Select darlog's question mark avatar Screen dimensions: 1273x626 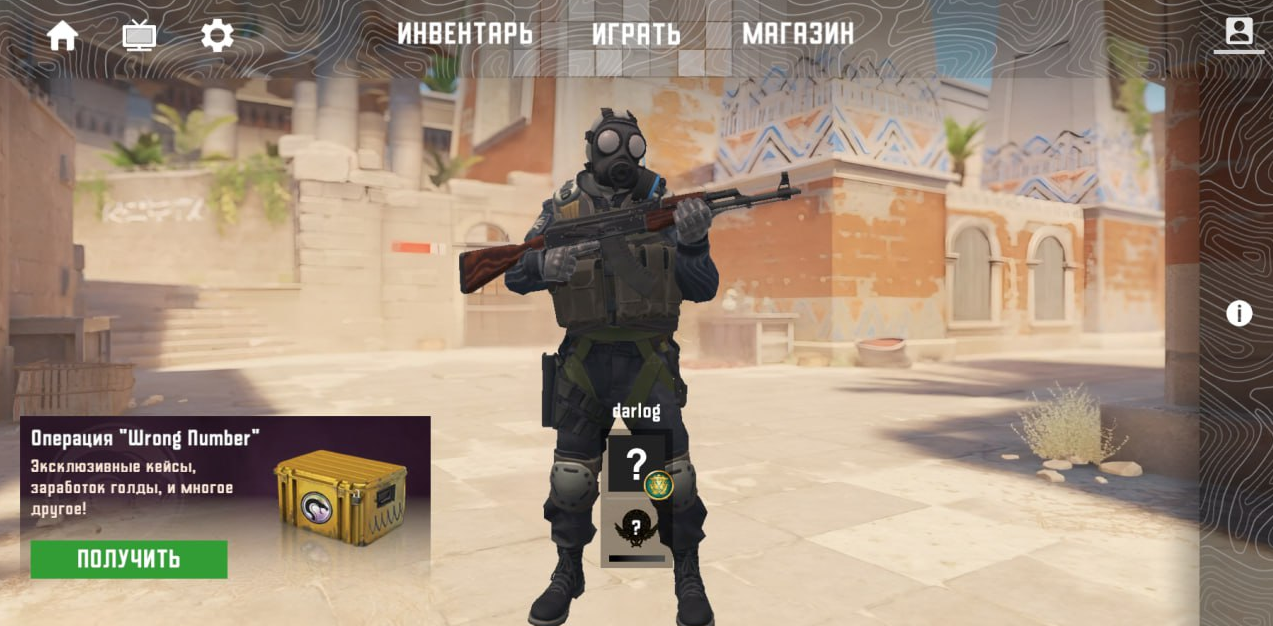[x=636, y=463]
